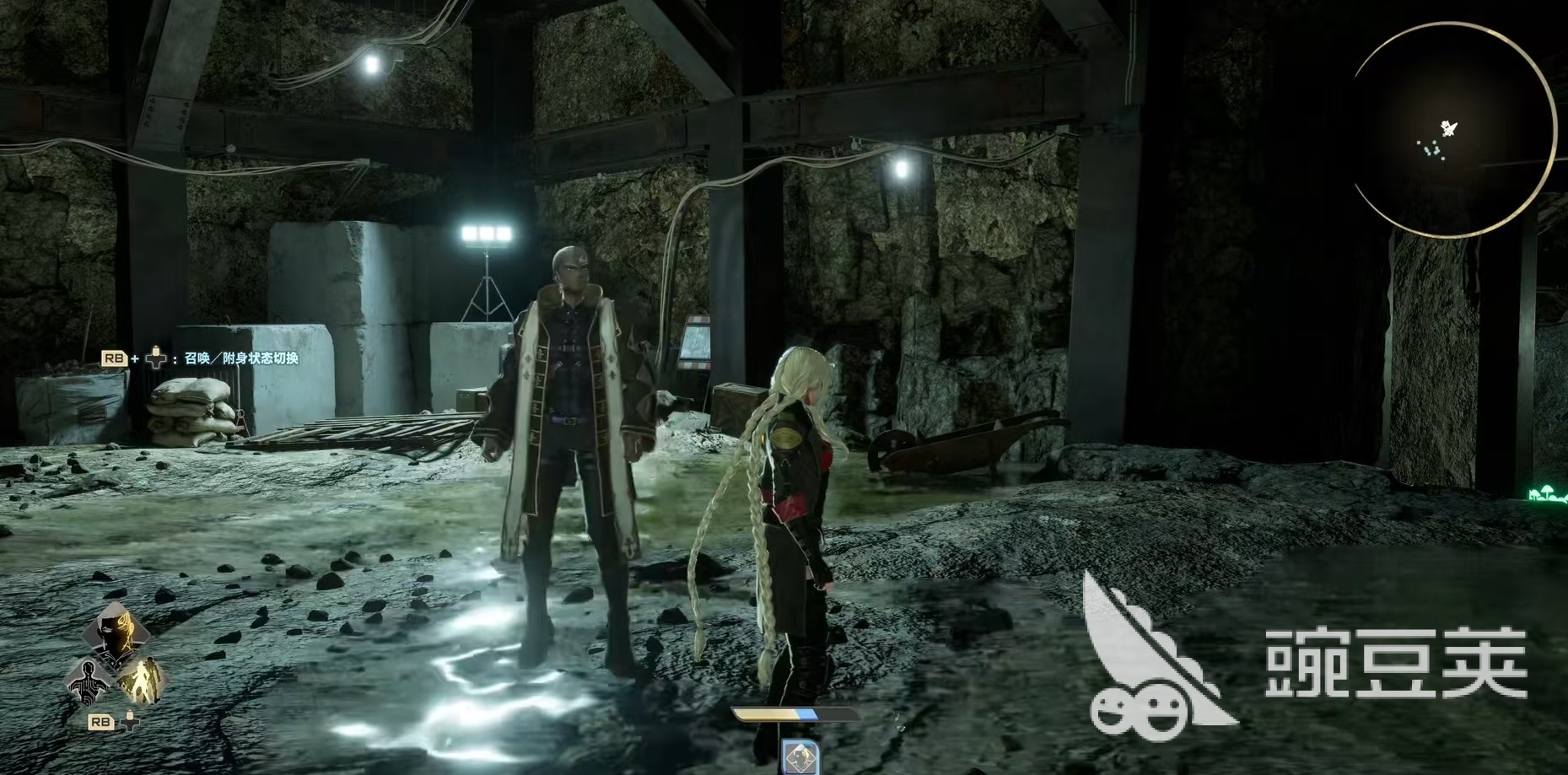Click the blue-framed portrait icon below the gauge
This screenshot has width=1568, height=775.
pos(800,756)
